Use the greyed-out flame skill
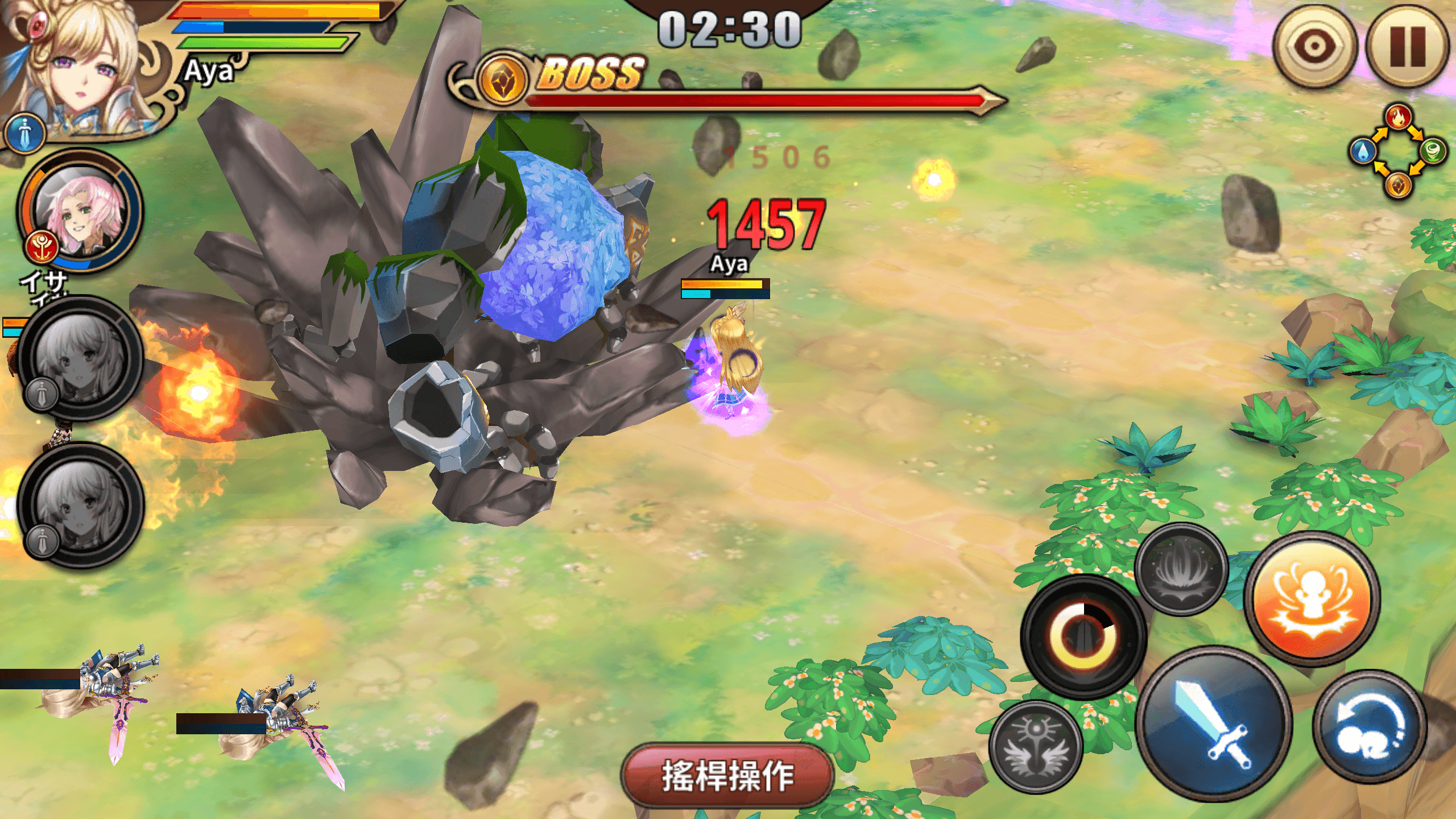Viewport: 1456px width, 819px height. point(1181,569)
